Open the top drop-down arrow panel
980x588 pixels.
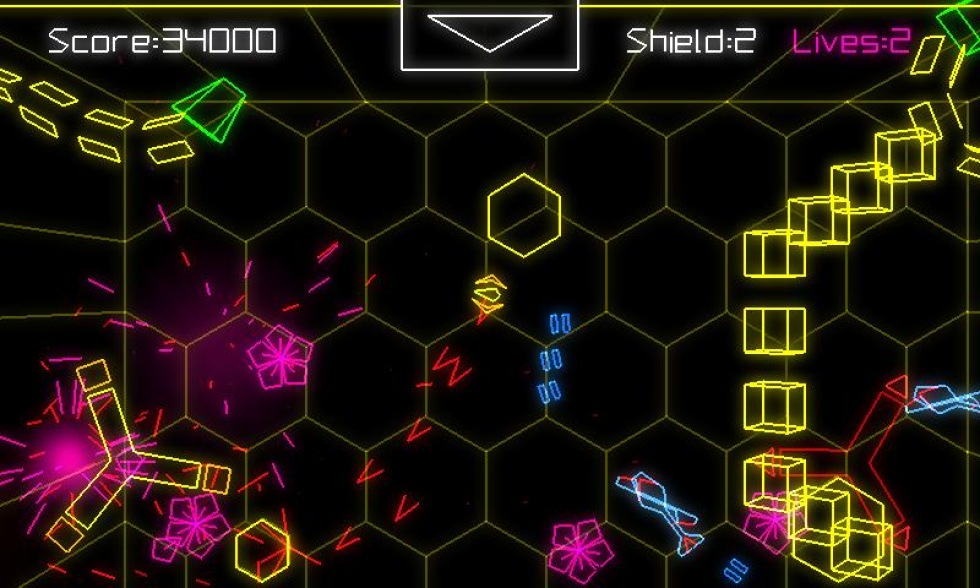pos(490,33)
